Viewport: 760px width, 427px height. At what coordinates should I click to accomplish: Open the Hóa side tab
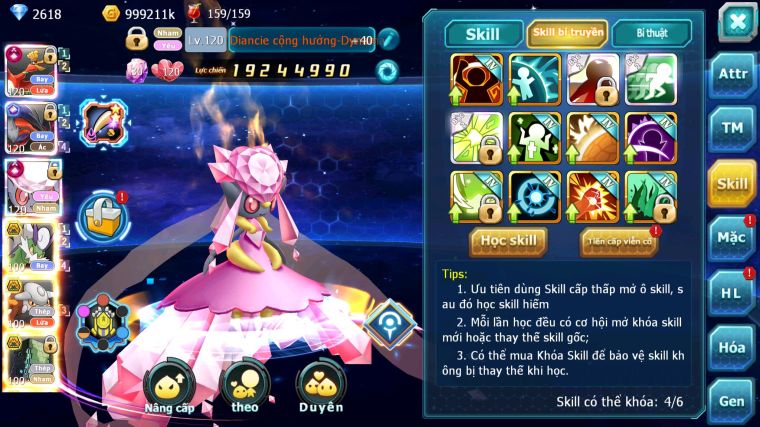[731, 347]
